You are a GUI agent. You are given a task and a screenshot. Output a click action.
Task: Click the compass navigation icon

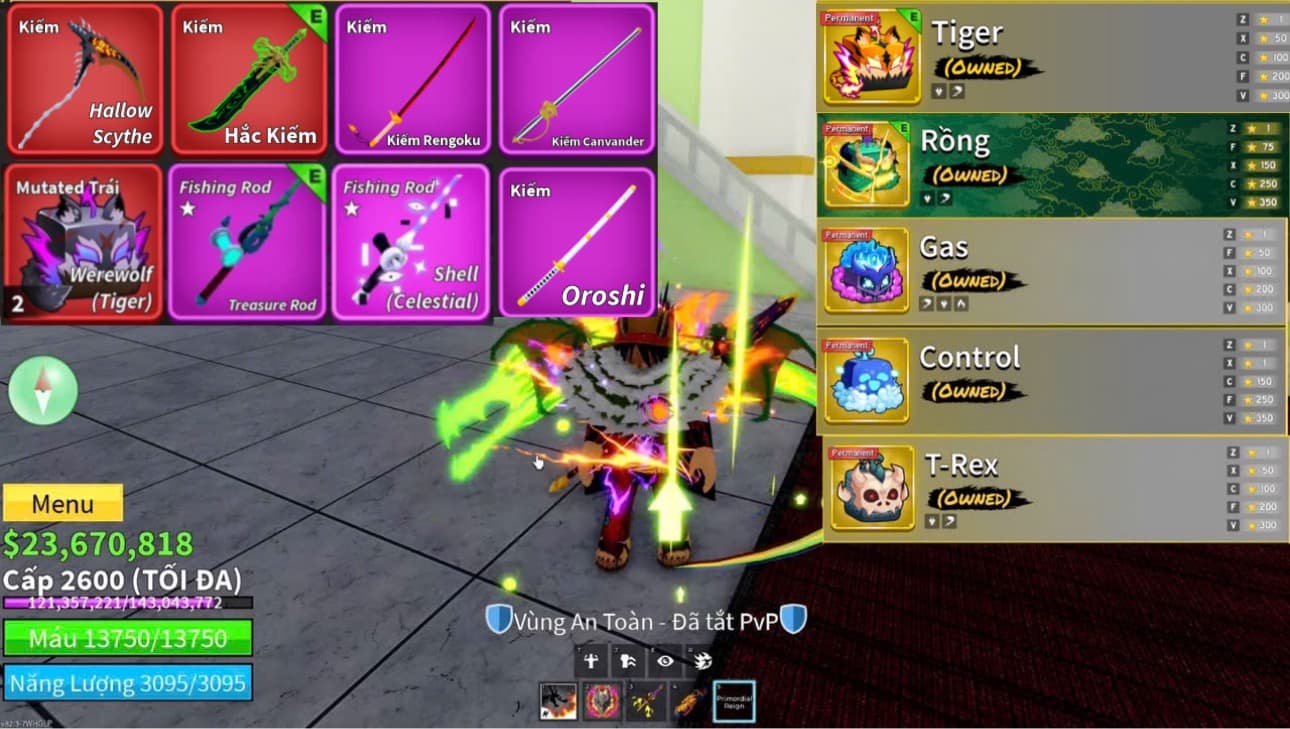pos(42,391)
